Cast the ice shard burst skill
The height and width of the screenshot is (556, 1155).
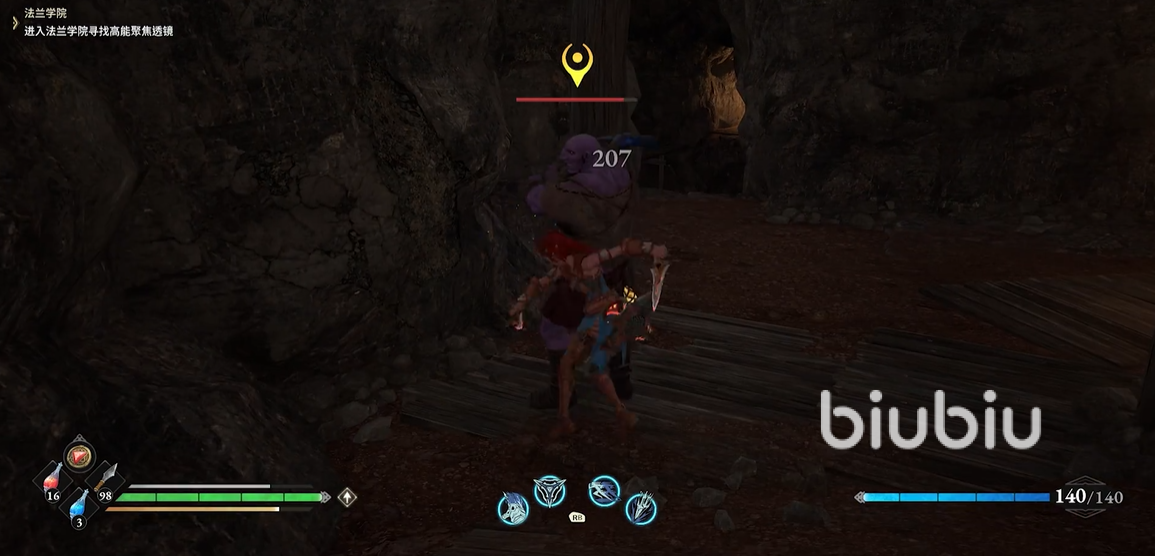point(641,508)
